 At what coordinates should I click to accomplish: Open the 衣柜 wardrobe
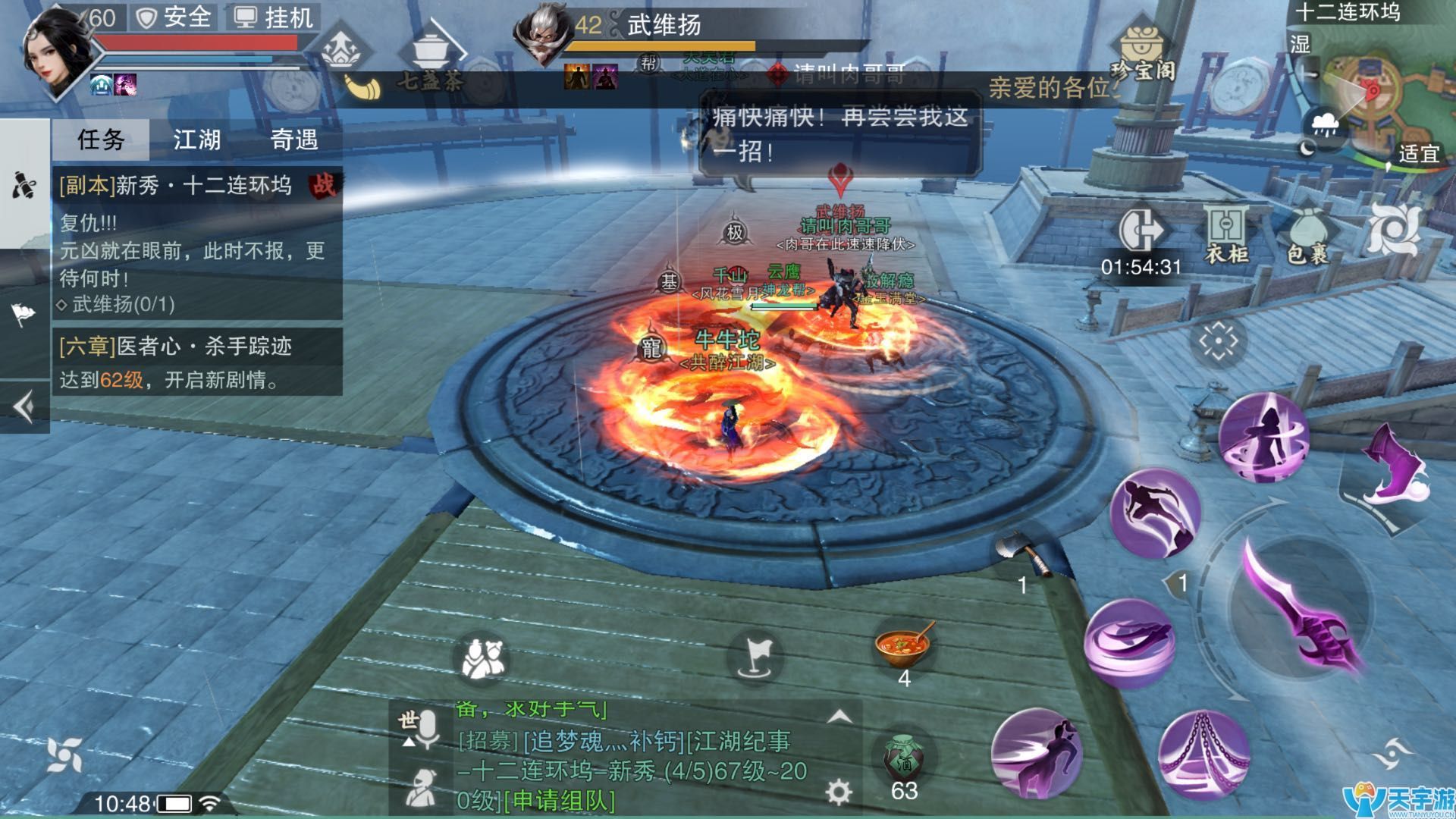point(1225,234)
